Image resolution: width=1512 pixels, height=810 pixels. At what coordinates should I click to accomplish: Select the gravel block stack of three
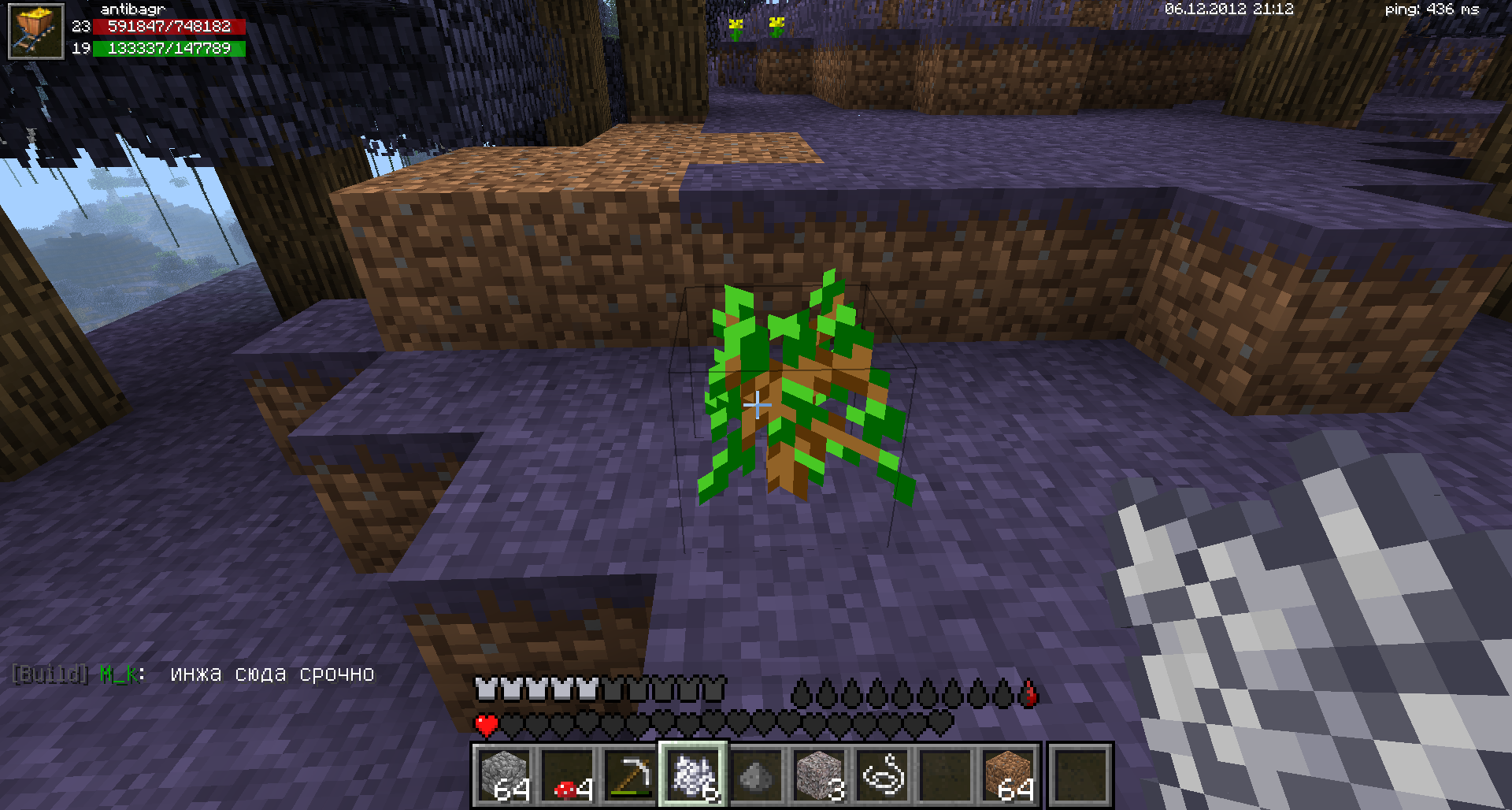tap(819, 775)
